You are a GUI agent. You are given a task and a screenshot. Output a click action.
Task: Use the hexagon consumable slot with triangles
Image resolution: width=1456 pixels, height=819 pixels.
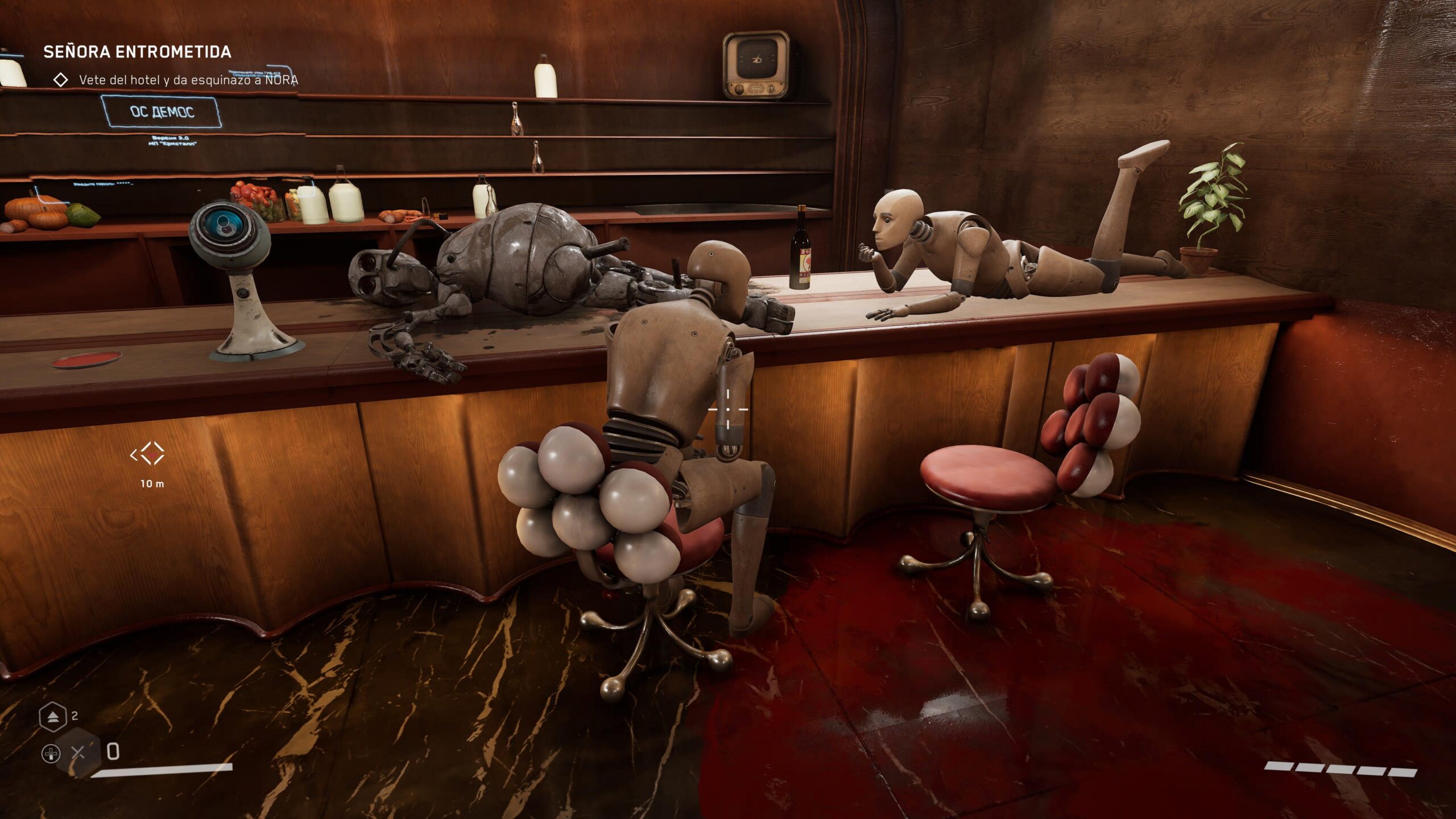52,717
